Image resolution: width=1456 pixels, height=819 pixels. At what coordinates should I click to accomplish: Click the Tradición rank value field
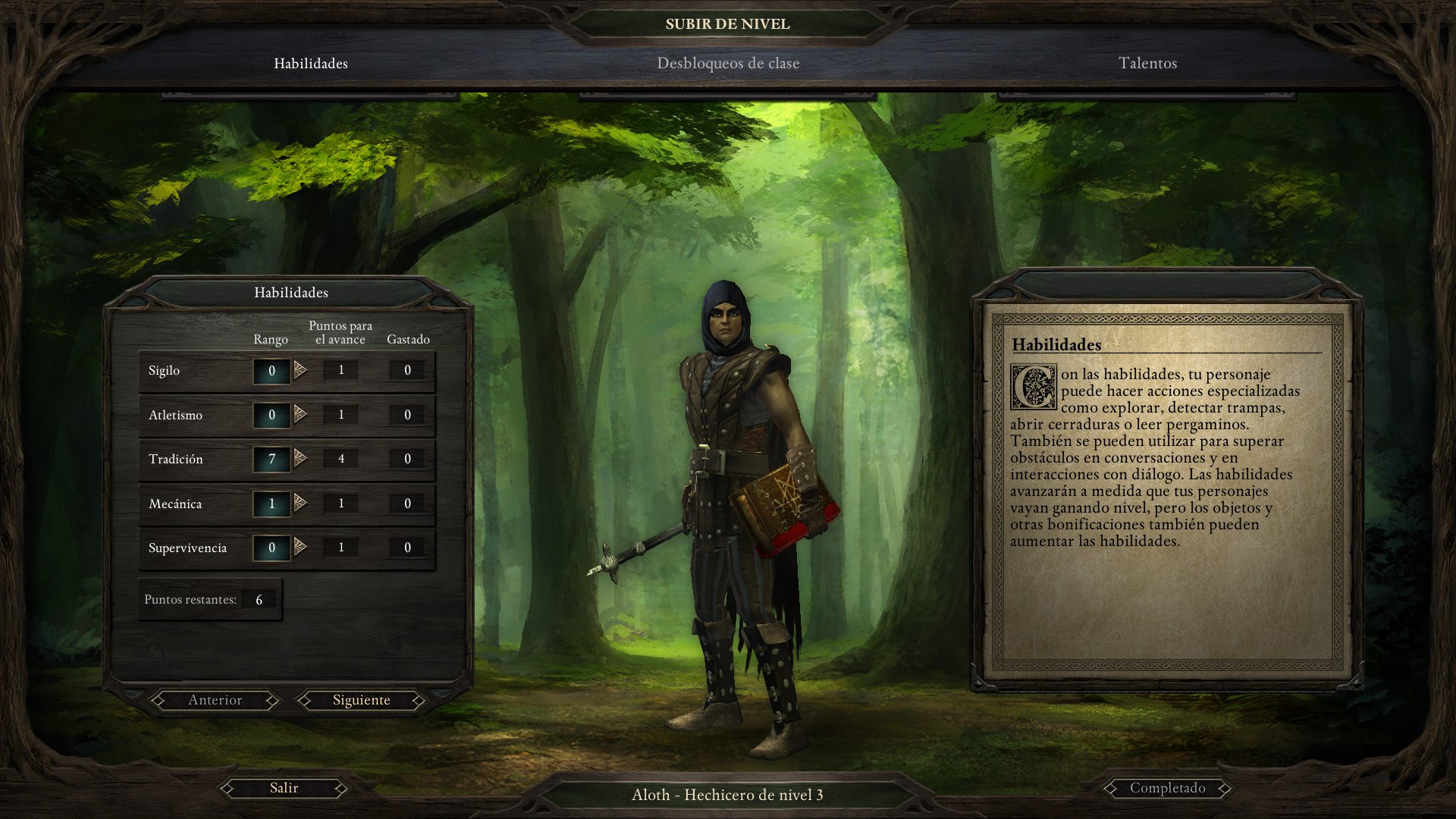tap(271, 459)
